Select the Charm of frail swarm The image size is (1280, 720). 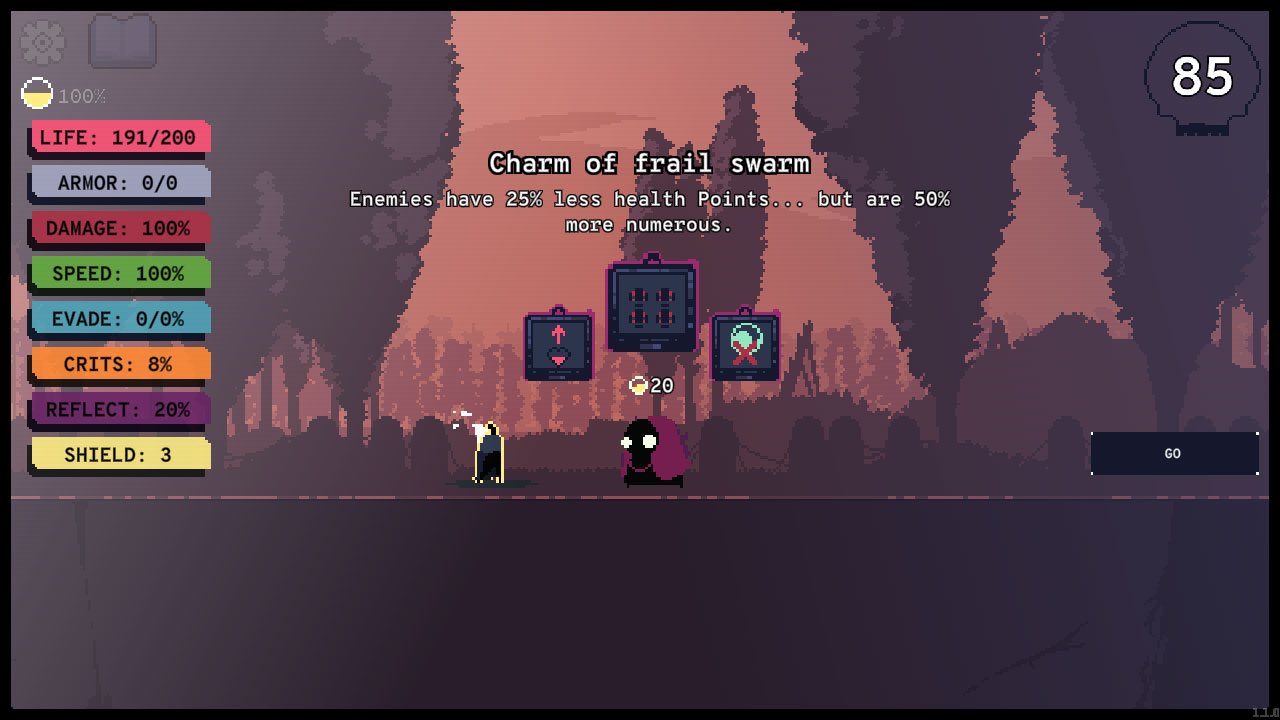(x=650, y=305)
